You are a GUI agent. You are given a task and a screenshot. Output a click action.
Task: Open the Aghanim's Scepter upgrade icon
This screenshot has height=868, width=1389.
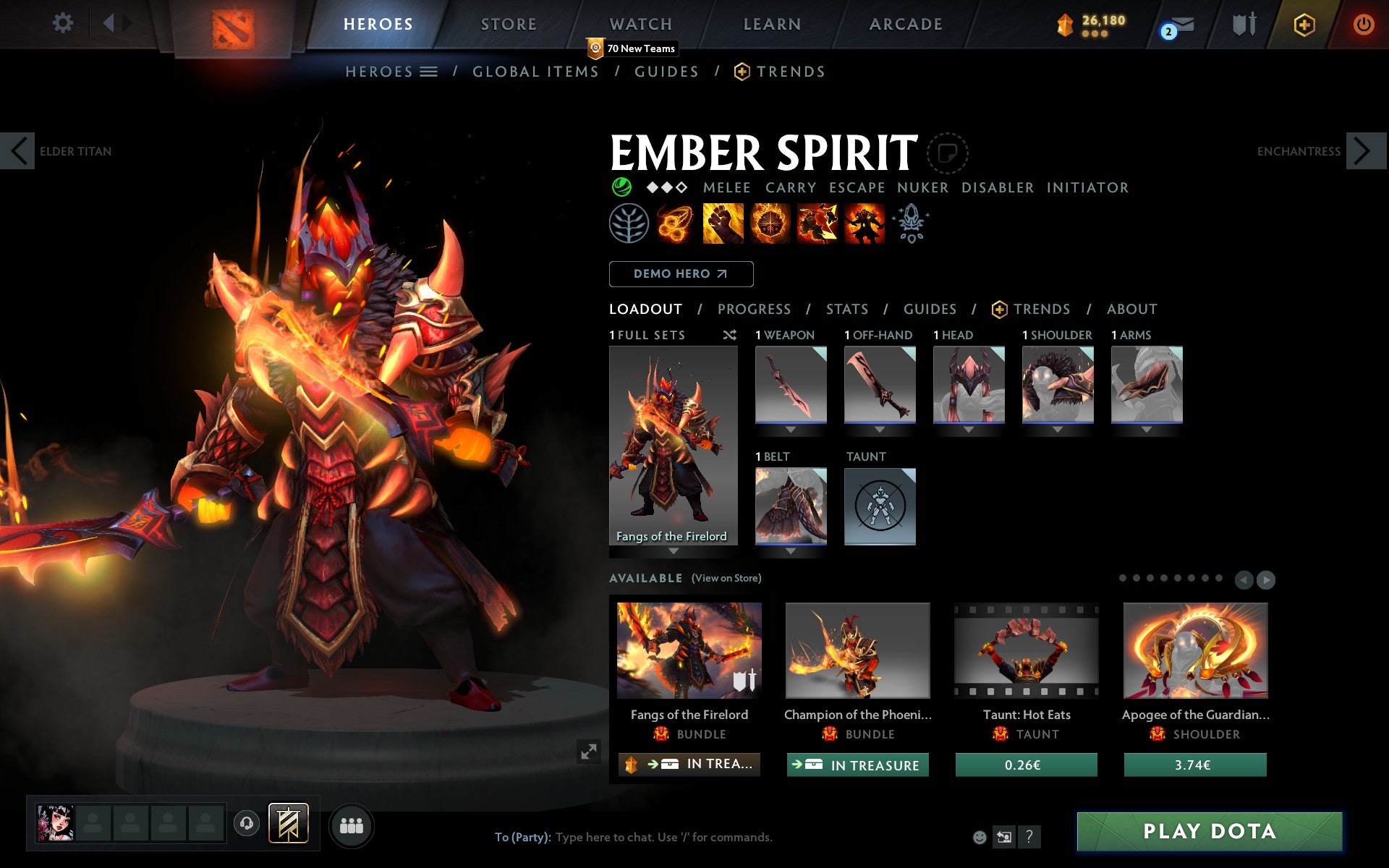click(x=912, y=223)
